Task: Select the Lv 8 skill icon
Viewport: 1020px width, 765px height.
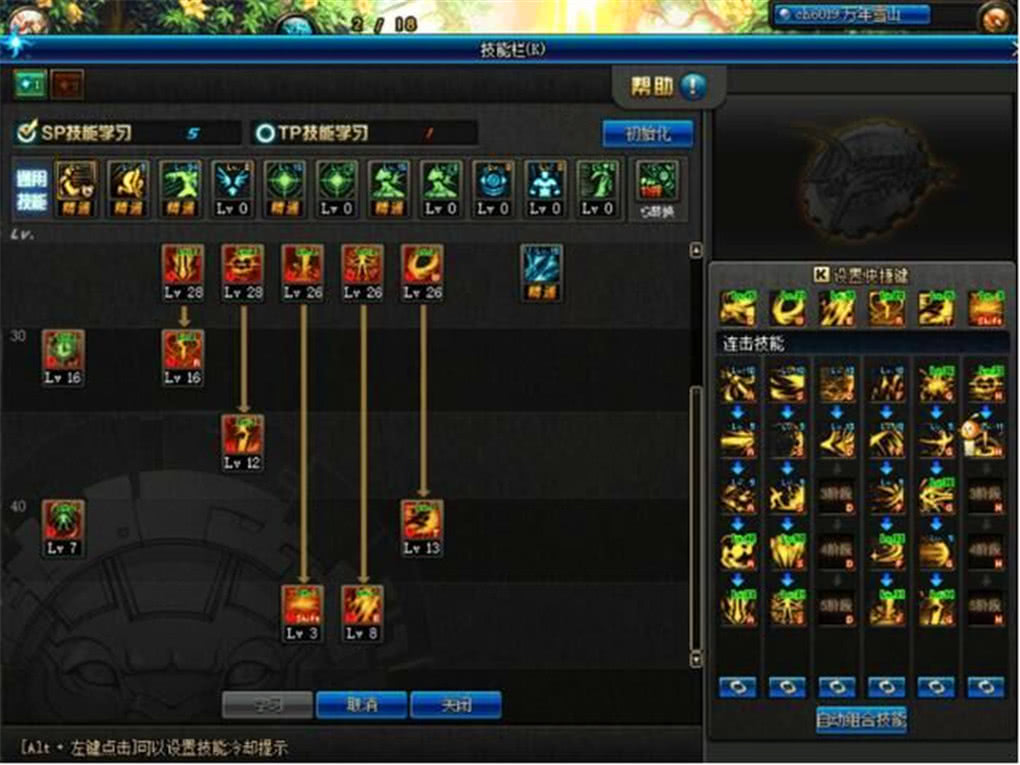Action: click(x=362, y=607)
